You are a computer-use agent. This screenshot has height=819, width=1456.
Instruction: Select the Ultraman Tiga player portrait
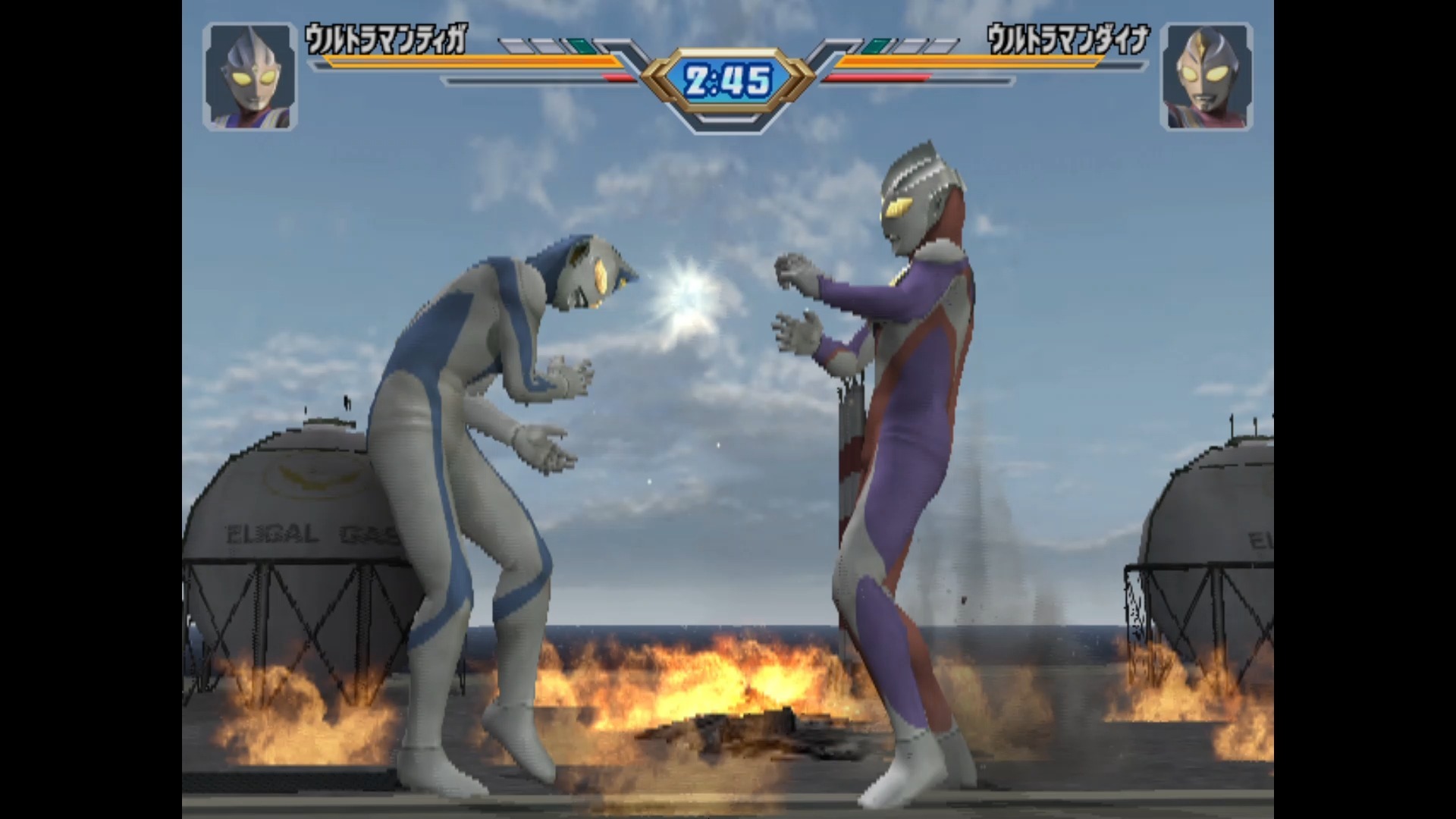coord(249,77)
